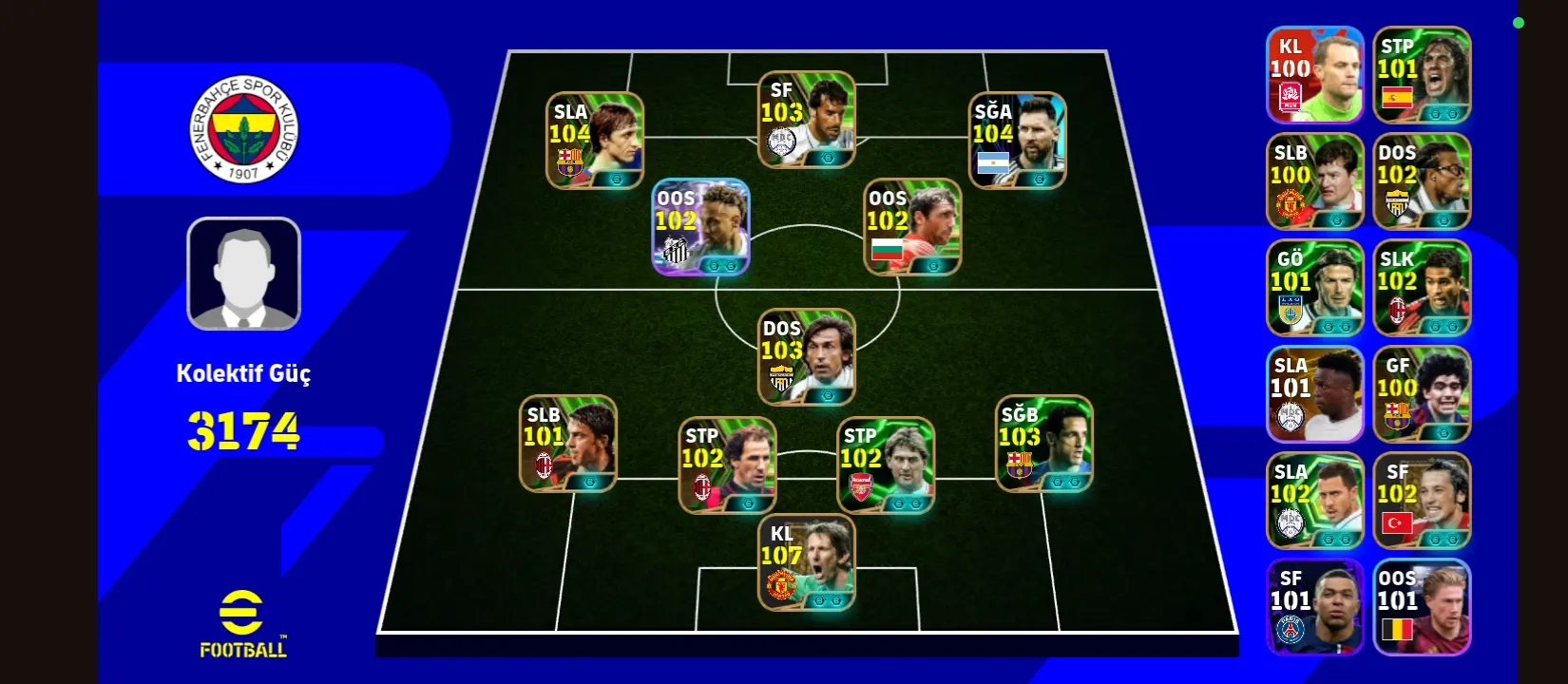Viewport: 1568px width, 684px height.
Task: Select the OOS 102 Santos player card
Action: coord(700,228)
